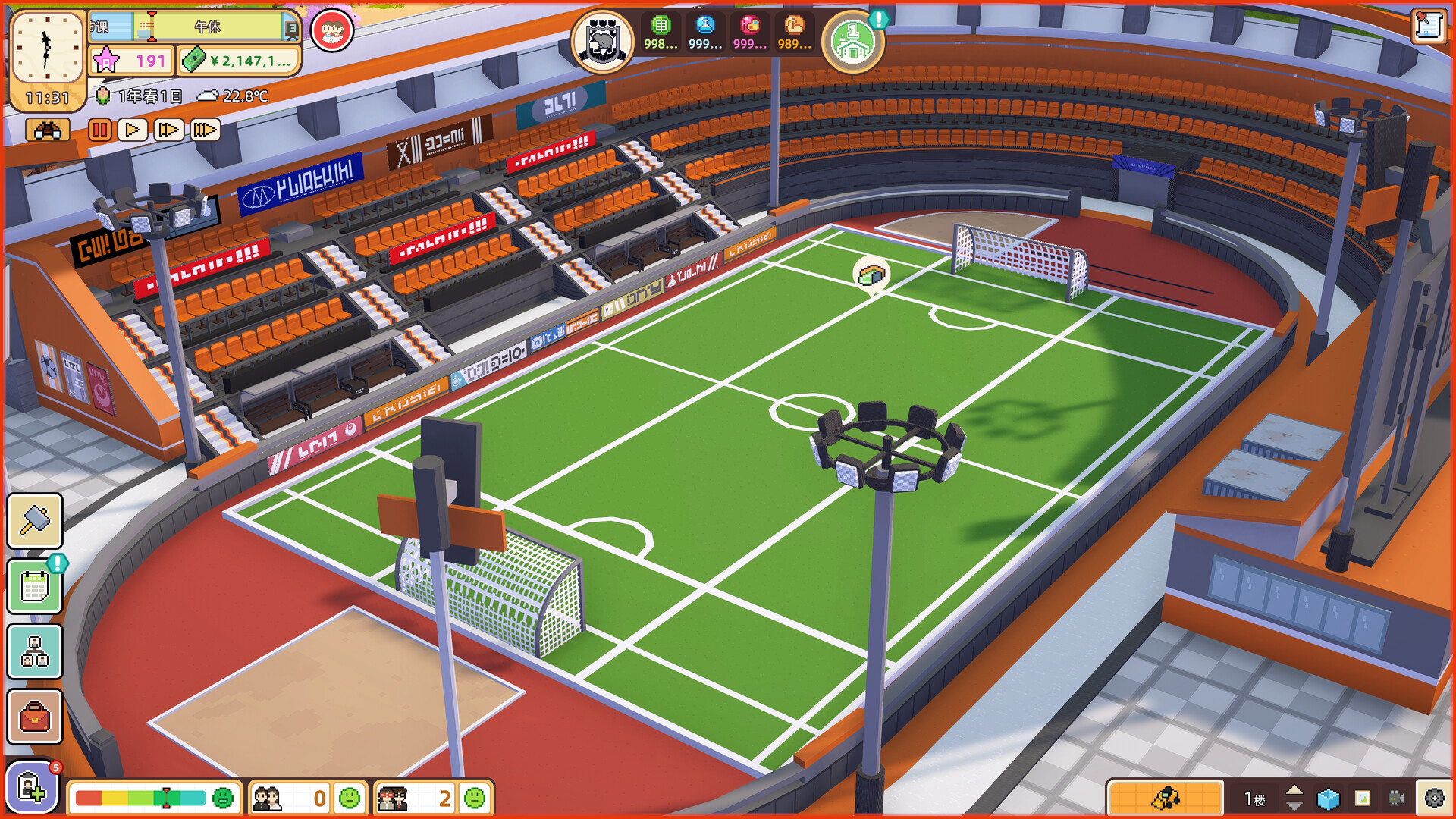Show the organization chart panel
The image size is (1456, 819).
click(35, 651)
